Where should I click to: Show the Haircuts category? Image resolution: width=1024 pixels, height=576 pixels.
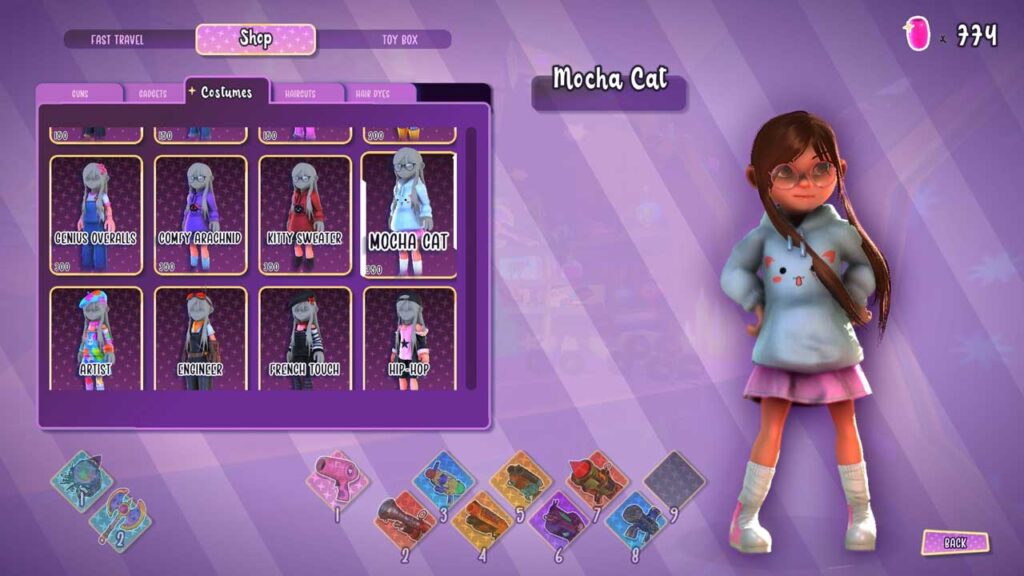coord(299,93)
